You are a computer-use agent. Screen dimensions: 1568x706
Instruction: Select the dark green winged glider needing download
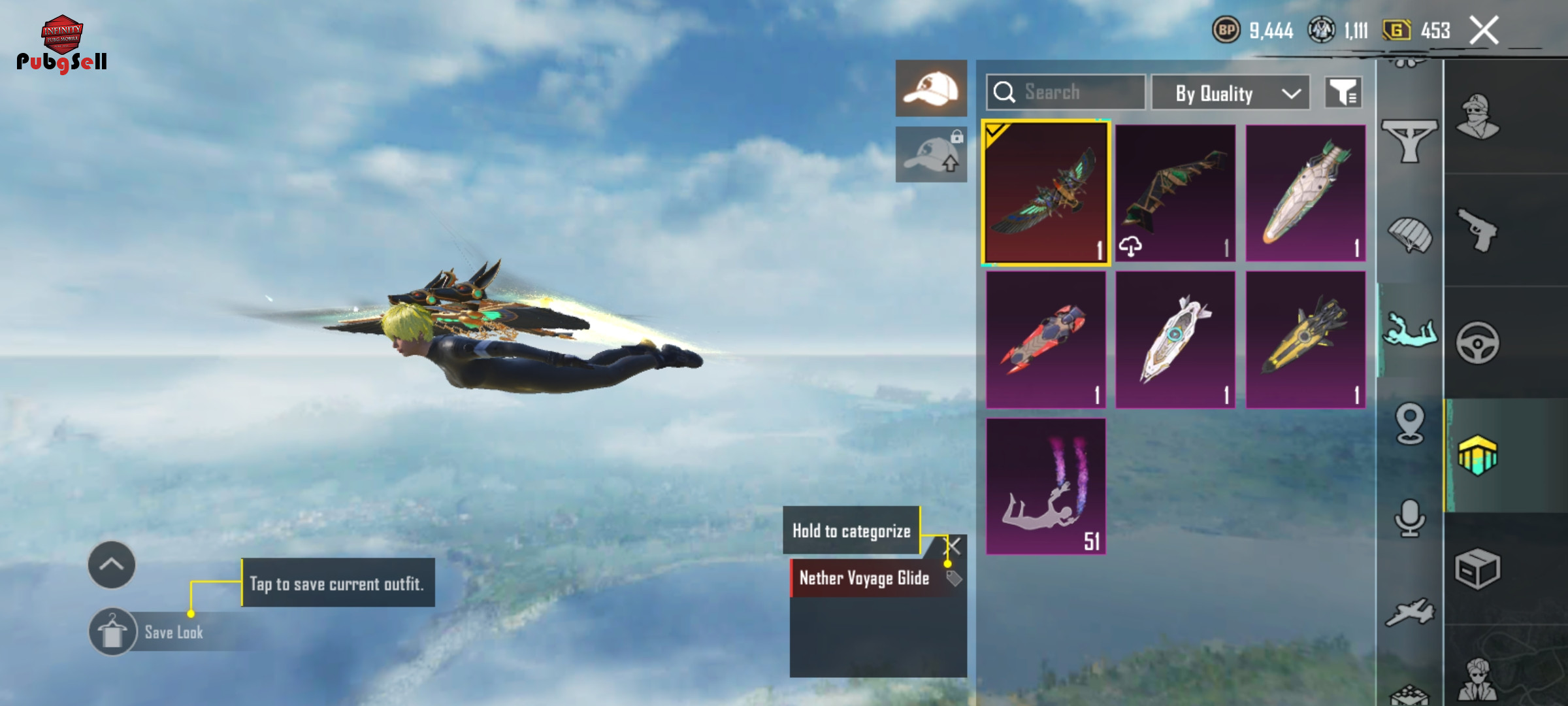(1175, 193)
